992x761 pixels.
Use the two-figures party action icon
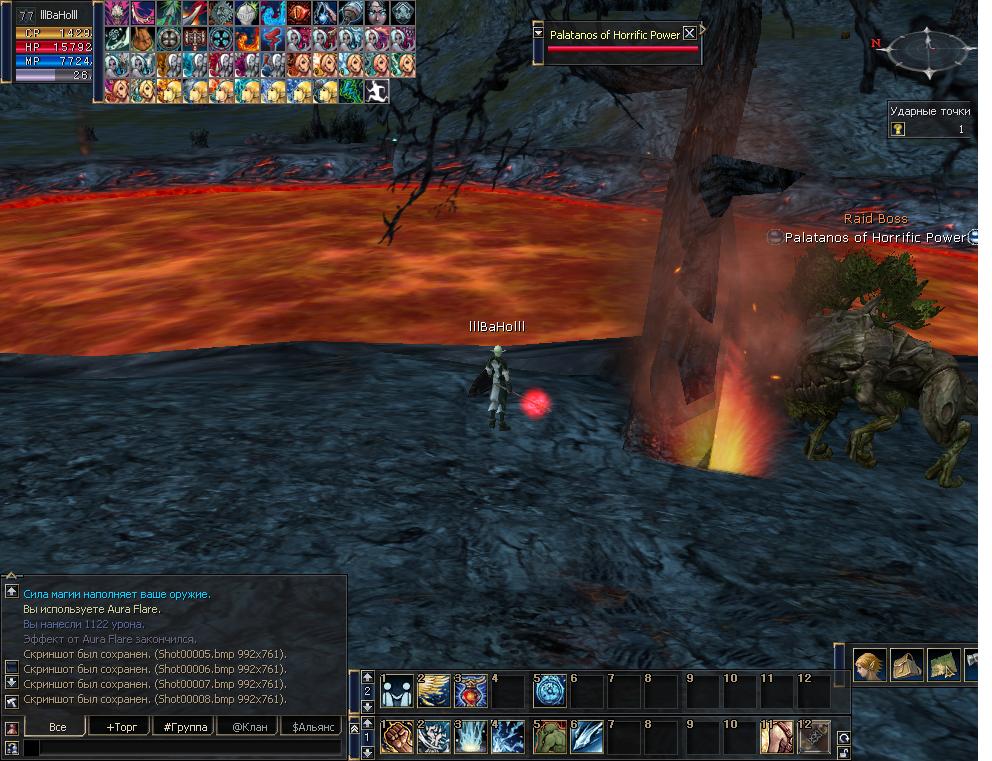click(x=396, y=691)
